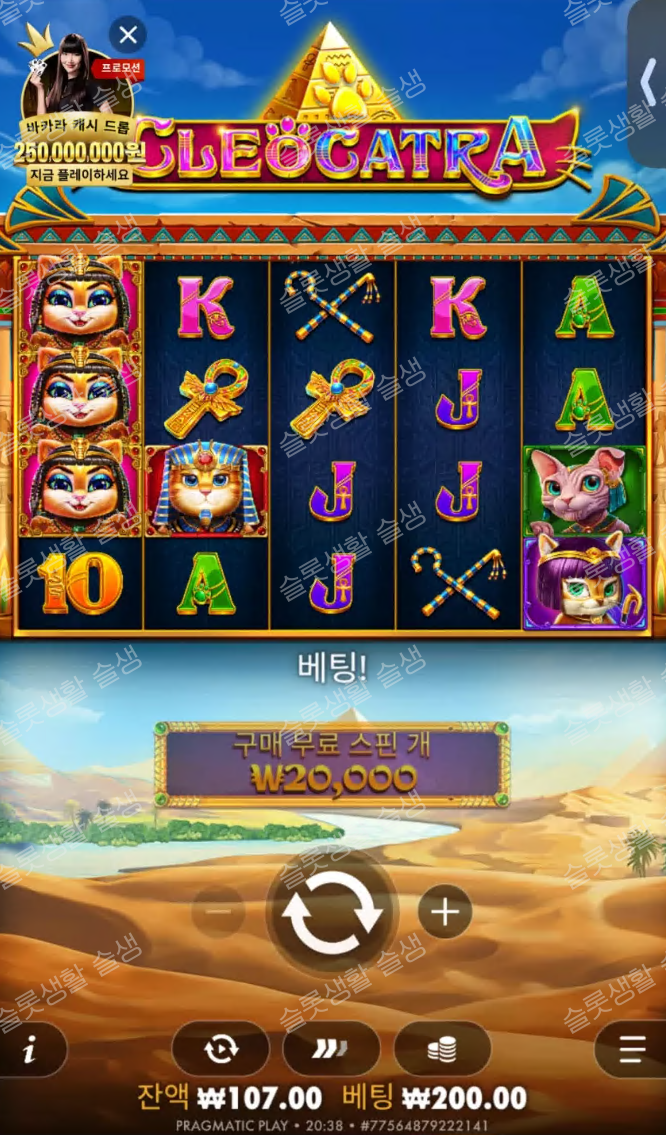Image resolution: width=666 pixels, height=1135 pixels.
Task: Open the coin stack bet settings
Action: tap(442, 1048)
